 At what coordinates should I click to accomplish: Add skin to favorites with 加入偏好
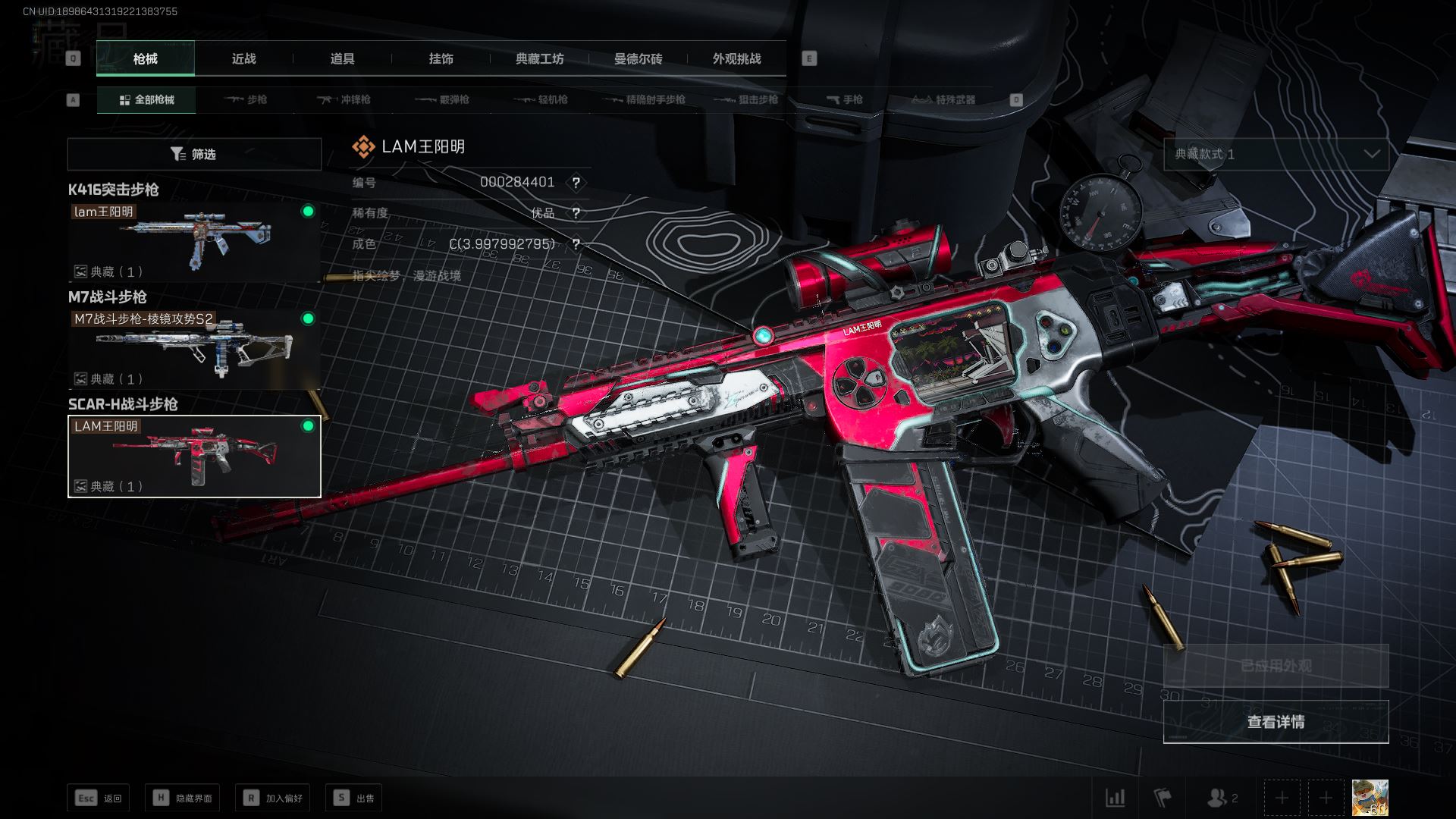[273, 798]
